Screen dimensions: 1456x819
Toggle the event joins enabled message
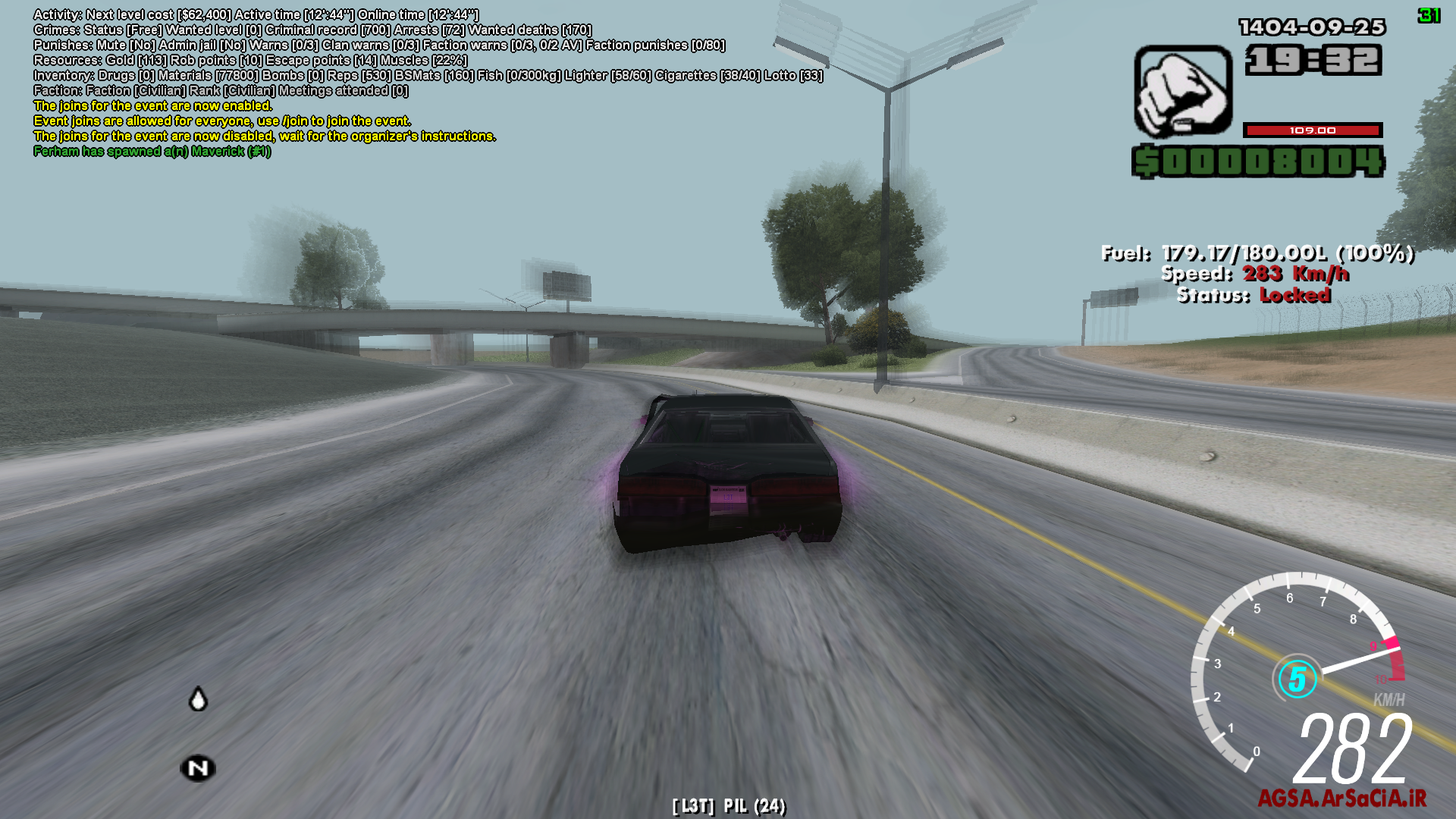[x=152, y=105]
